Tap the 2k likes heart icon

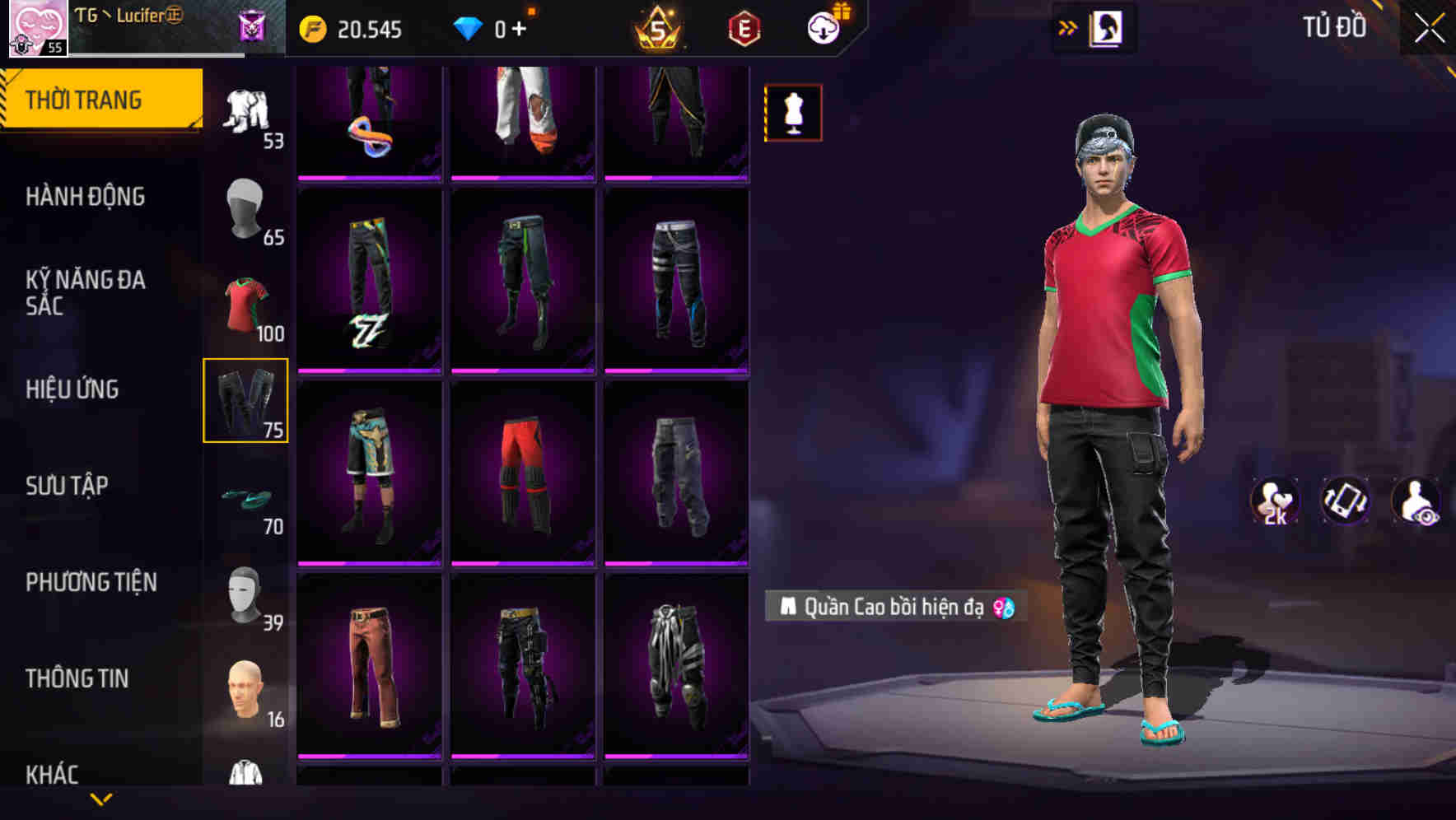(x=1273, y=501)
